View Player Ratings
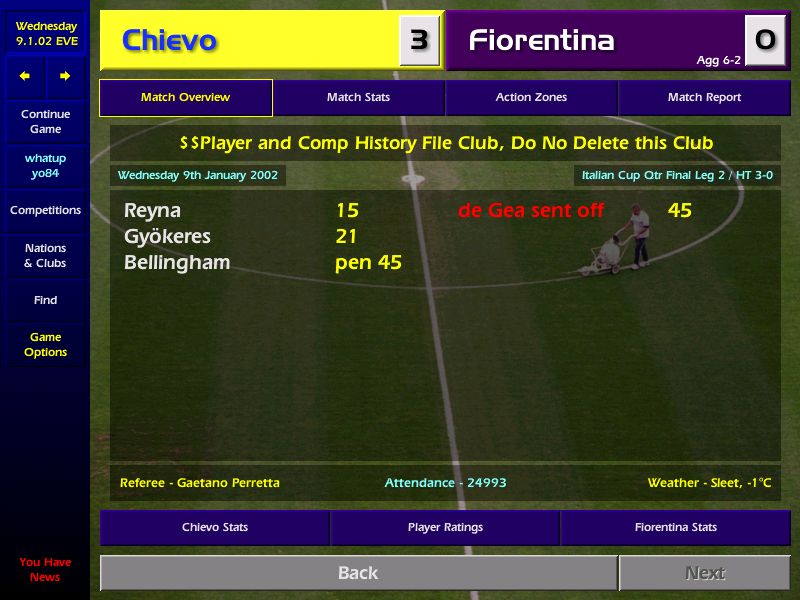The image size is (800, 600). (445, 527)
